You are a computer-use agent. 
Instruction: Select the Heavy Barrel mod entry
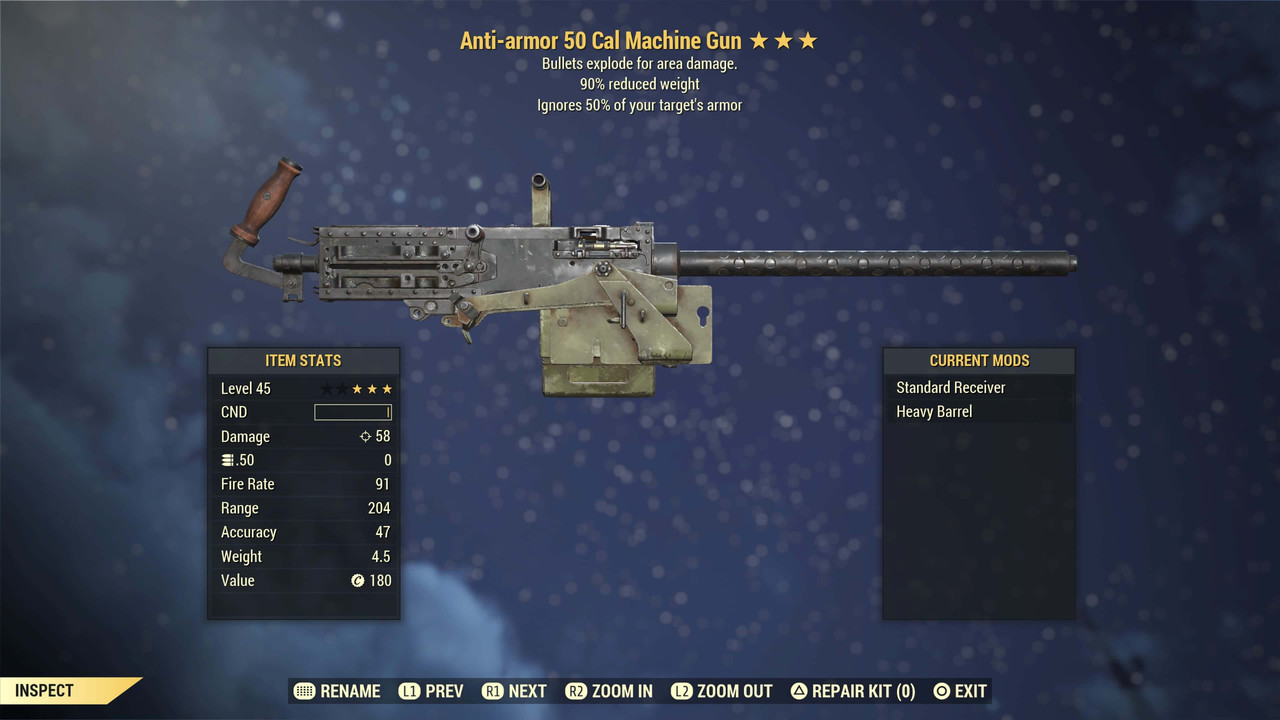coord(933,411)
